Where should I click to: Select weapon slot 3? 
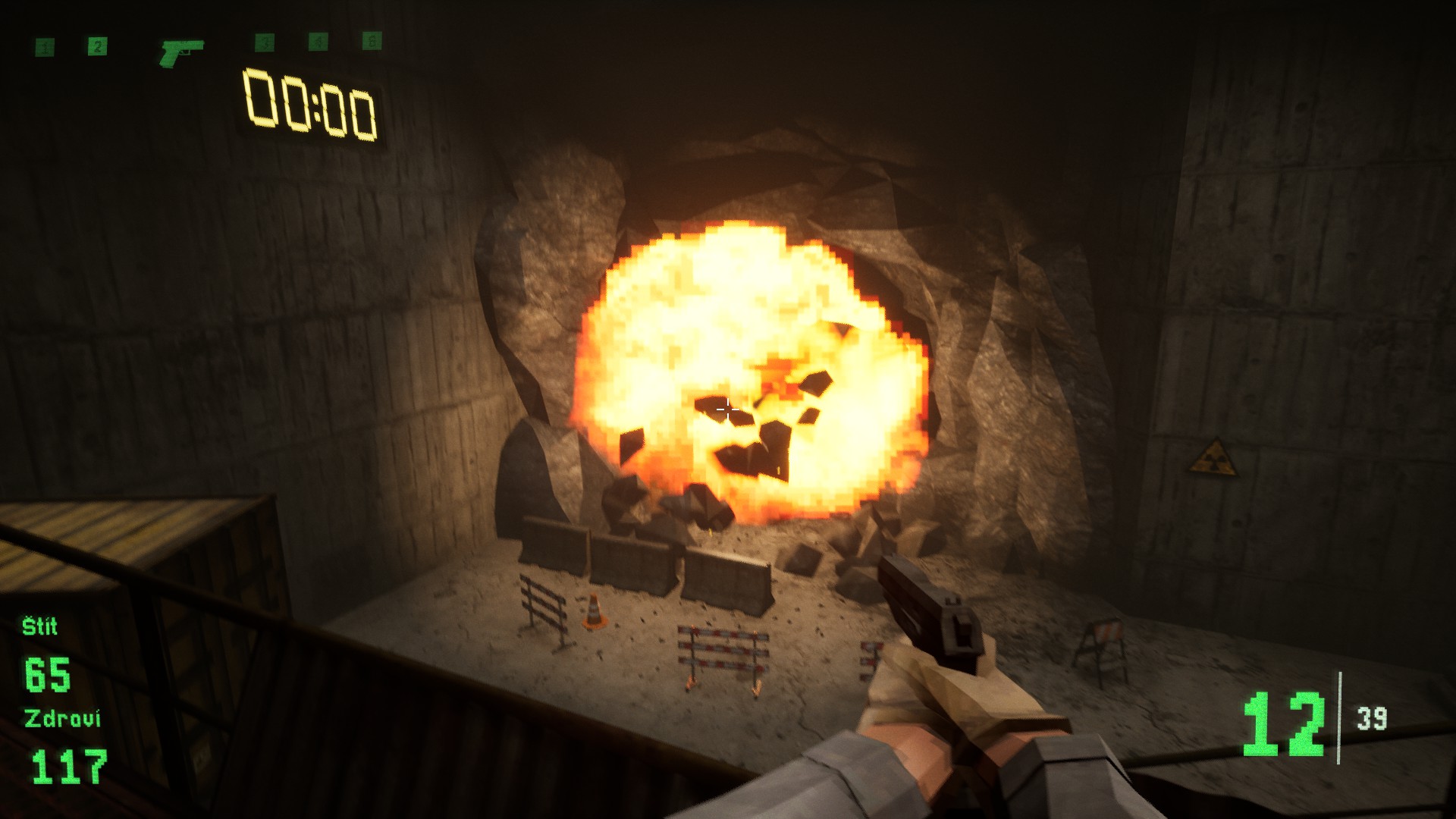(x=265, y=42)
